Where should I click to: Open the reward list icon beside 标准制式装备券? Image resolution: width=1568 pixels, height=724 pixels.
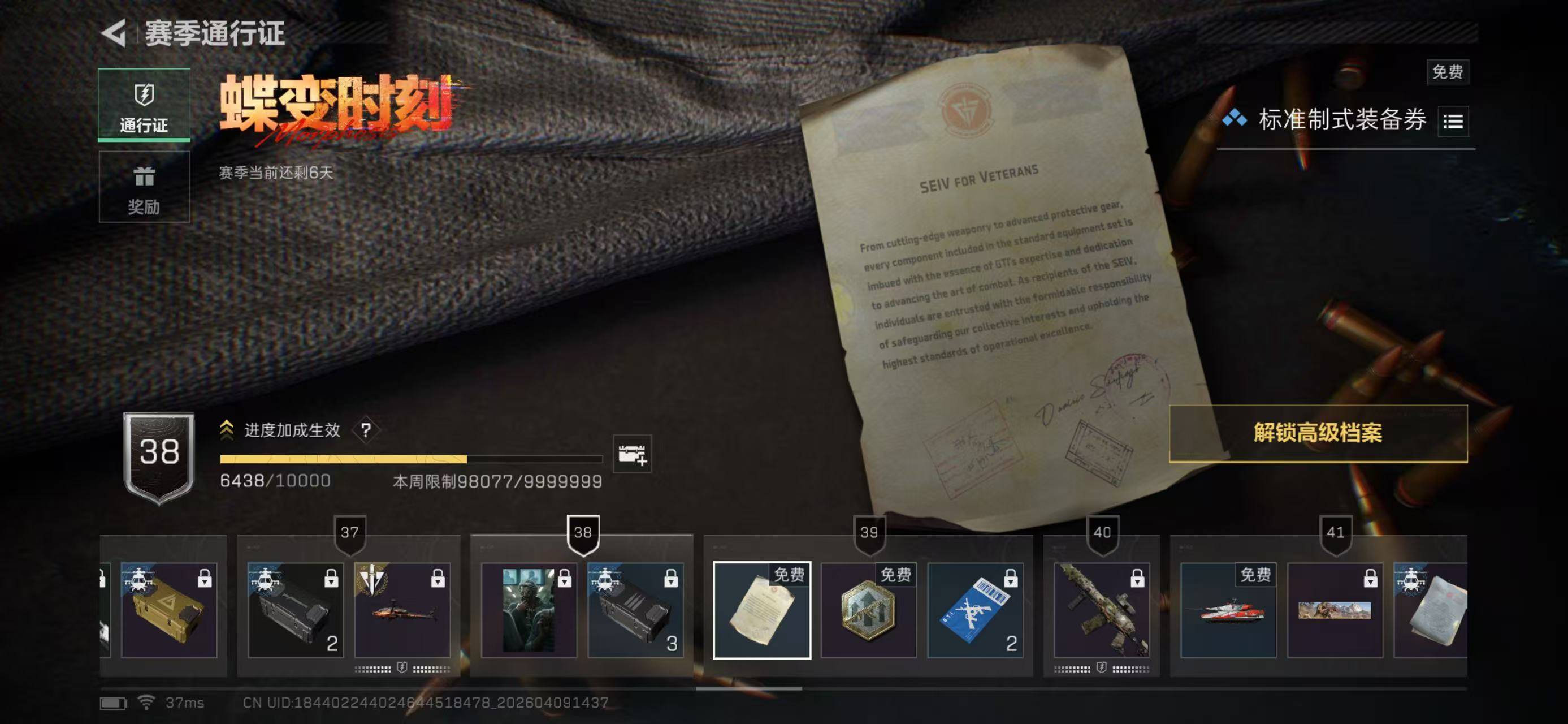[x=1453, y=121]
